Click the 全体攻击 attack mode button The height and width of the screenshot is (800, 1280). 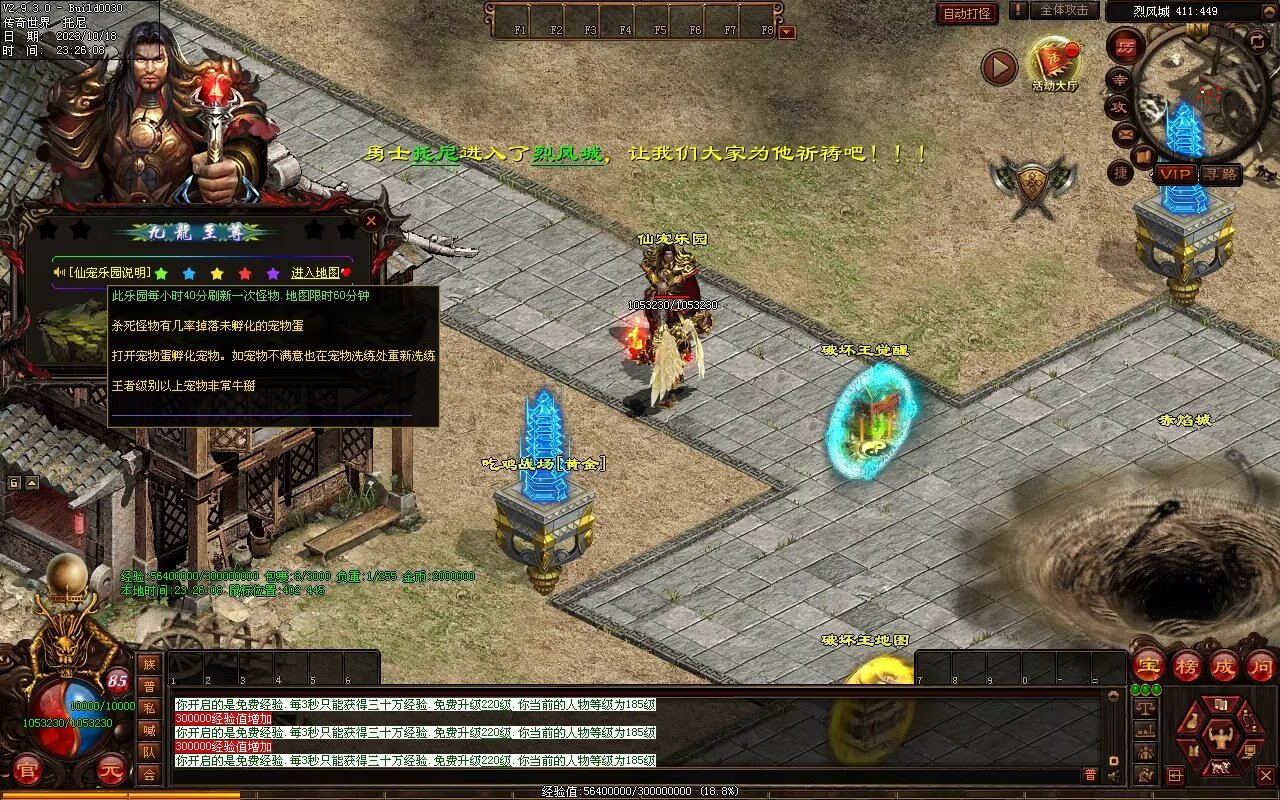[x=1064, y=10]
